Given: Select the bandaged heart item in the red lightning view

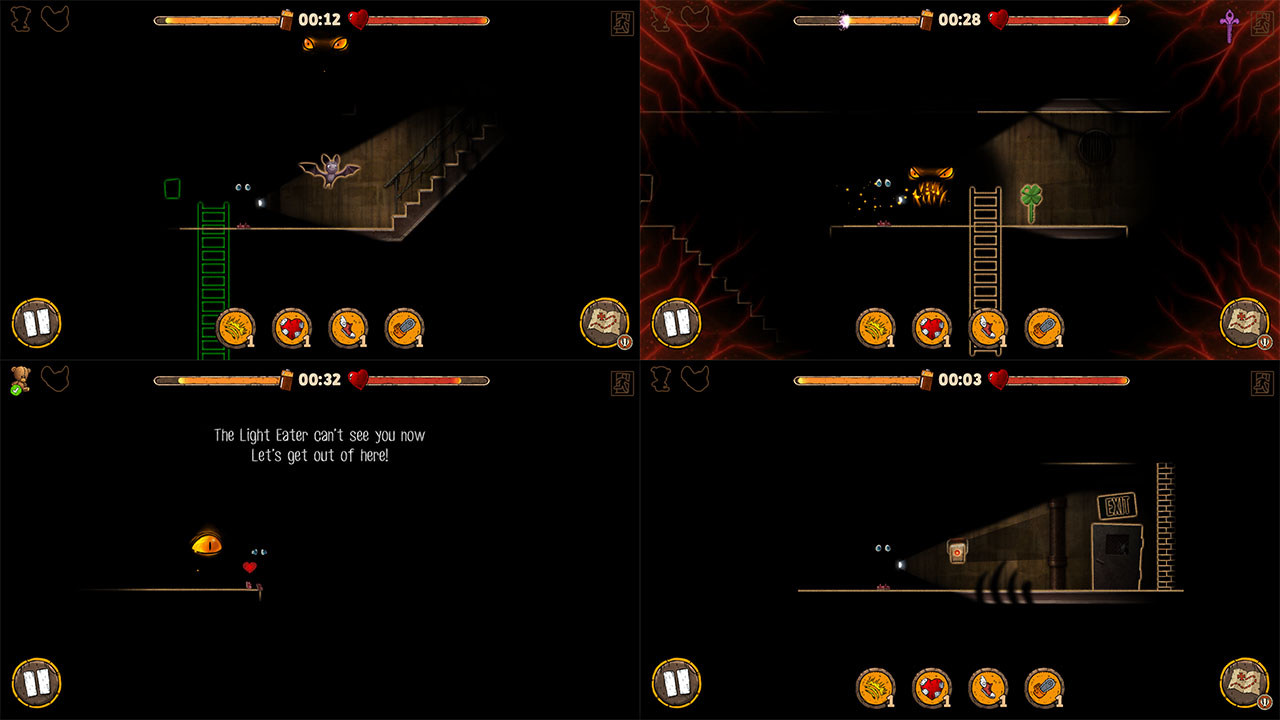Looking at the screenshot, I should point(932,328).
